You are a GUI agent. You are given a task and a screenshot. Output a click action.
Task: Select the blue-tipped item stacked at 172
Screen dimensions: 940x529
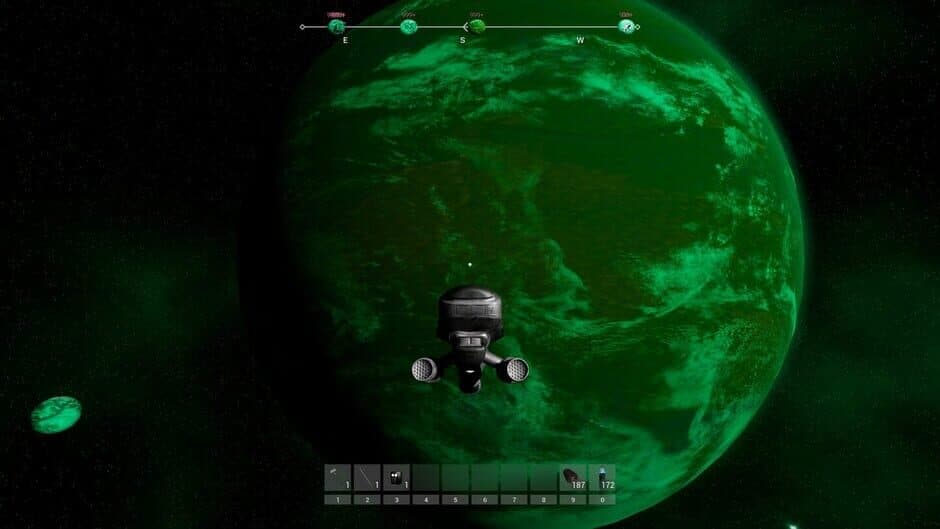coord(602,477)
